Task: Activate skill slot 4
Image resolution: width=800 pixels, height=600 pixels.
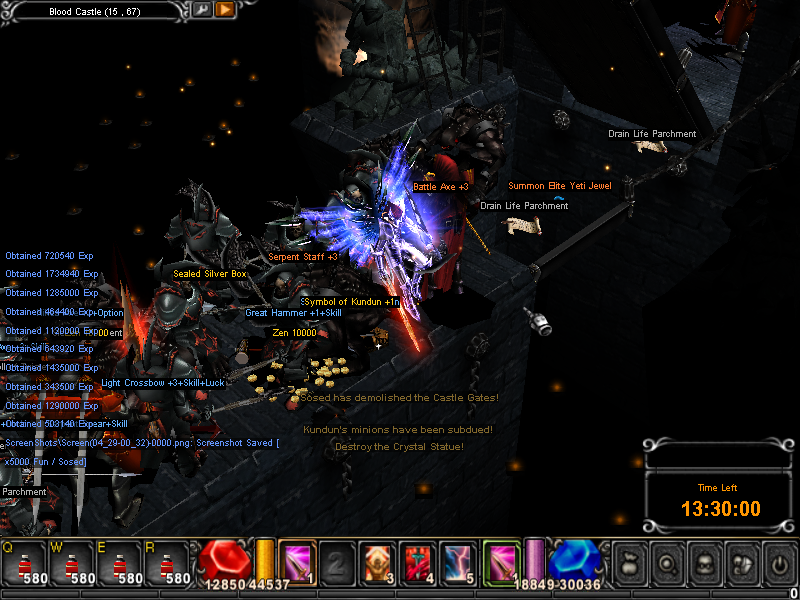Action: point(418,561)
